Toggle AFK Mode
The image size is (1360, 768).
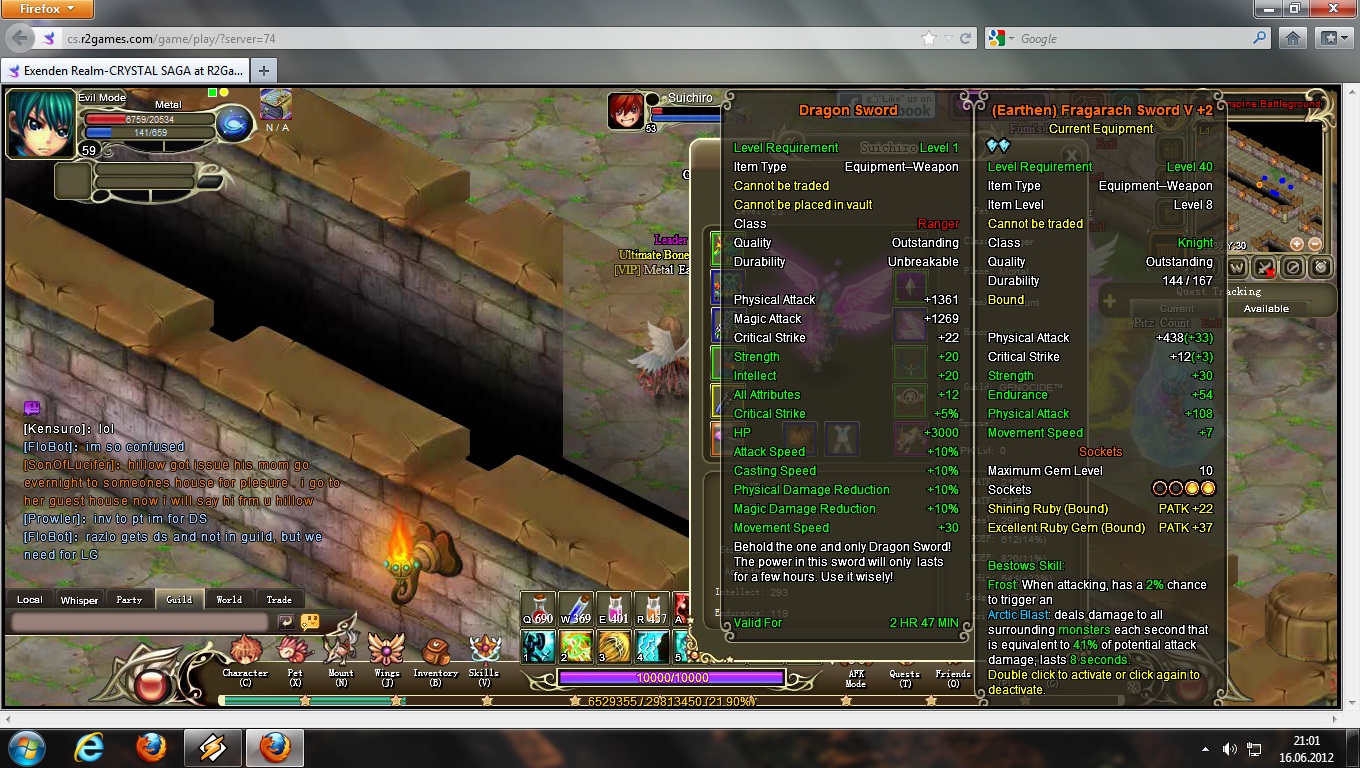click(856, 678)
